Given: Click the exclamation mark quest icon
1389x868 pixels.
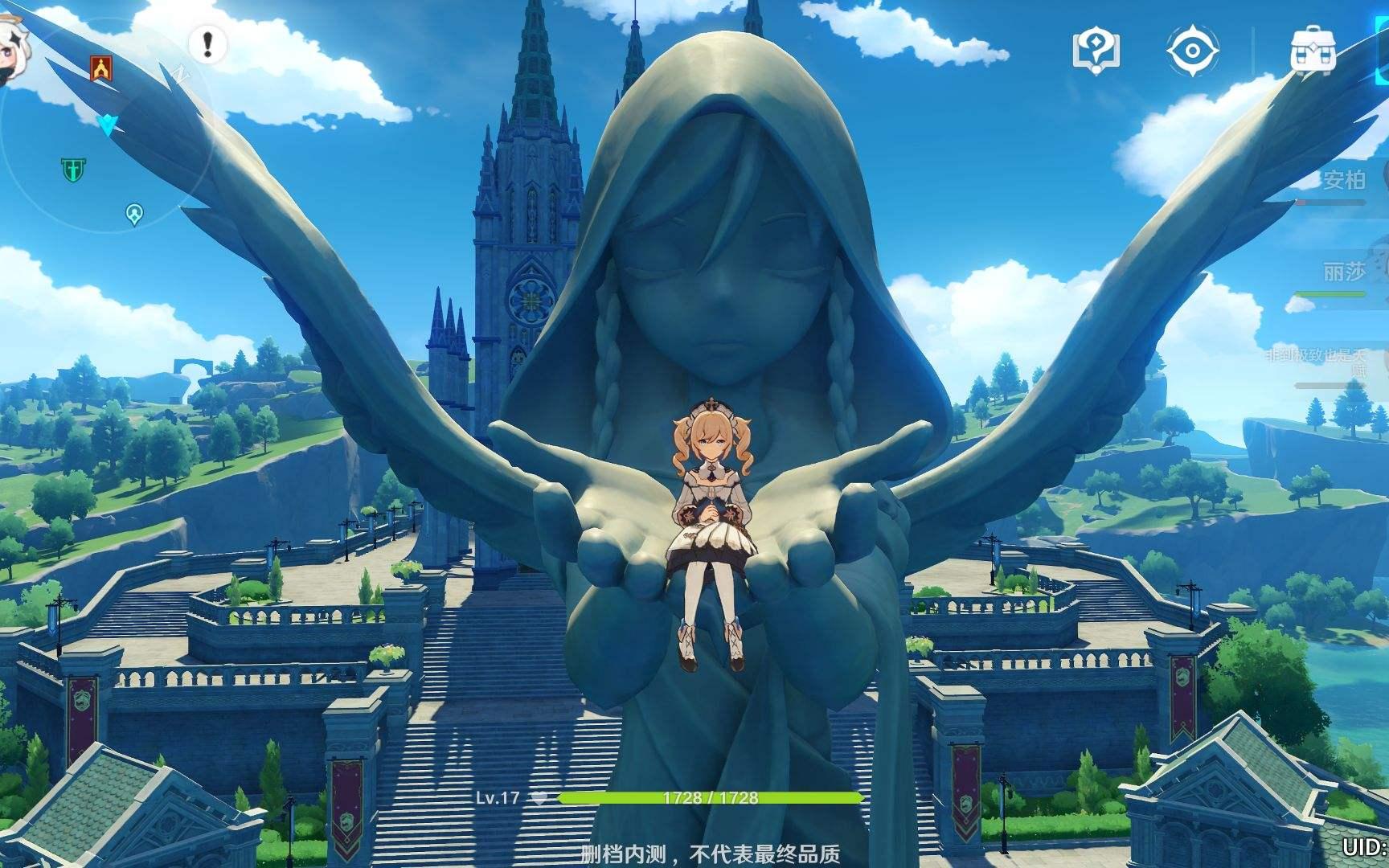Looking at the screenshot, I should (x=207, y=43).
